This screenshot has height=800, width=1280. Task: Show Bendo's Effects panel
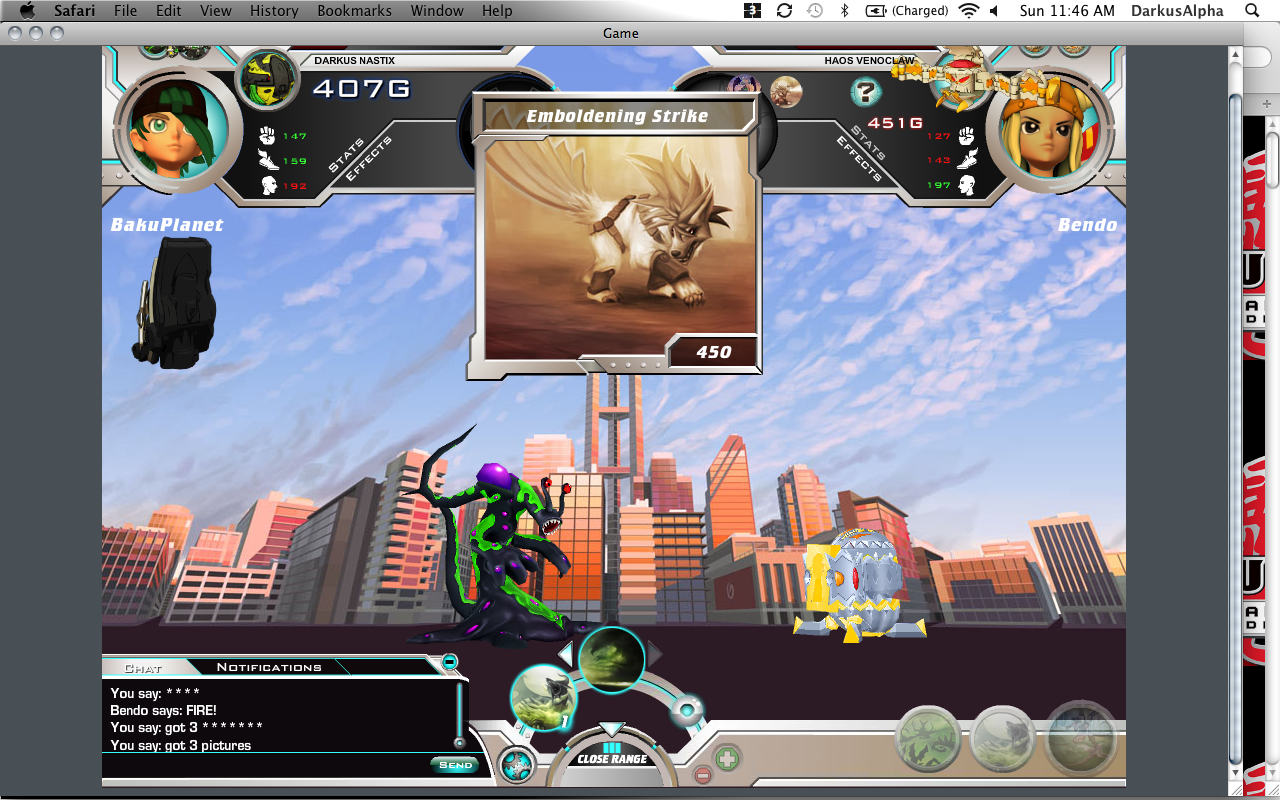click(x=858, y=160)
